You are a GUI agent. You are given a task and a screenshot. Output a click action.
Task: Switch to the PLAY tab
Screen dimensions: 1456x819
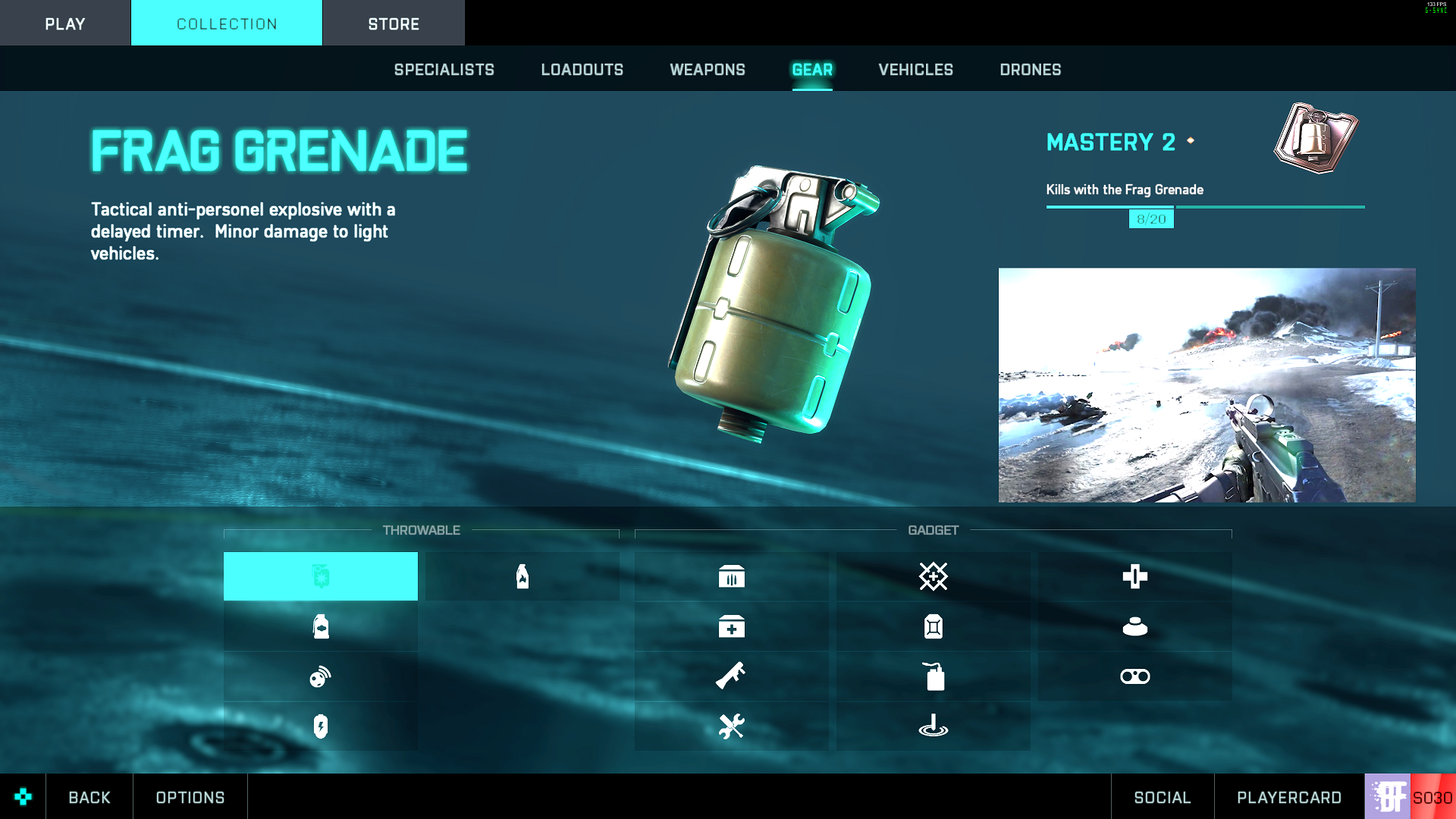point(64,24)
